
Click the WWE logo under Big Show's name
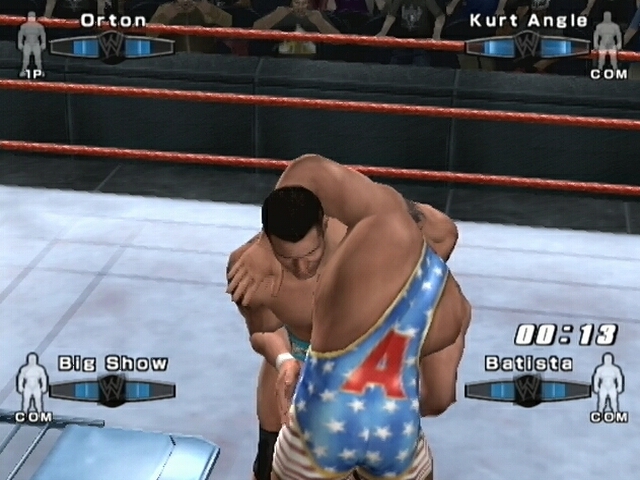coord(112,388)
